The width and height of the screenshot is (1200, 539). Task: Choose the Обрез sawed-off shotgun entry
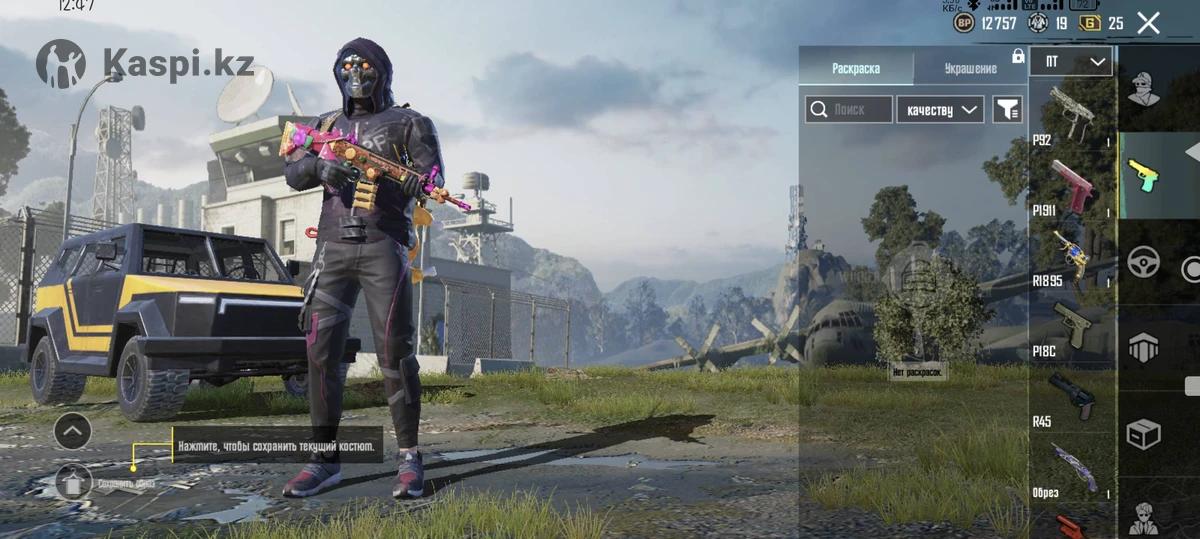[x=1072, y=468]
